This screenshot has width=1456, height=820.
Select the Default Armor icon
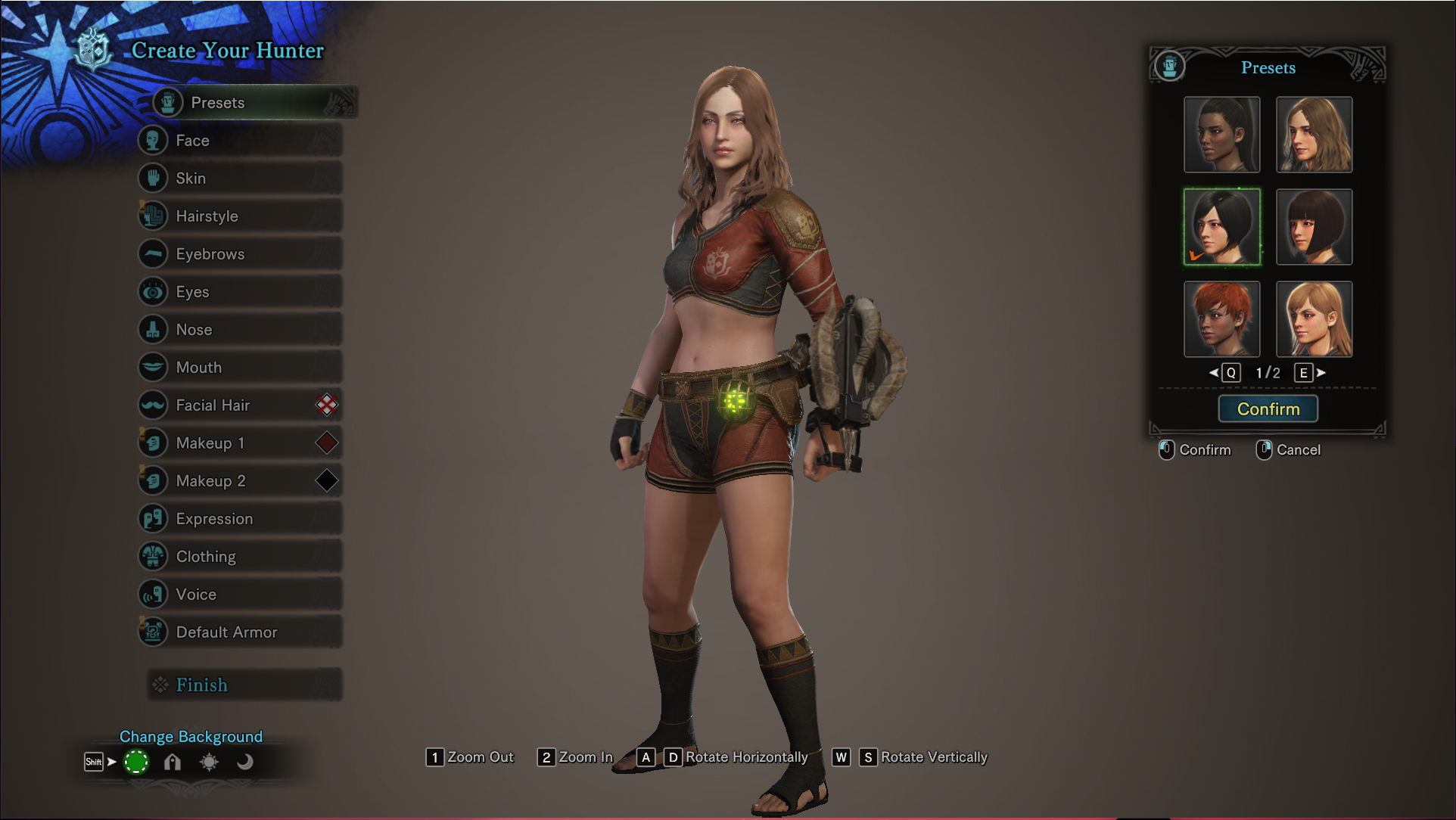(x=154, y=632)
